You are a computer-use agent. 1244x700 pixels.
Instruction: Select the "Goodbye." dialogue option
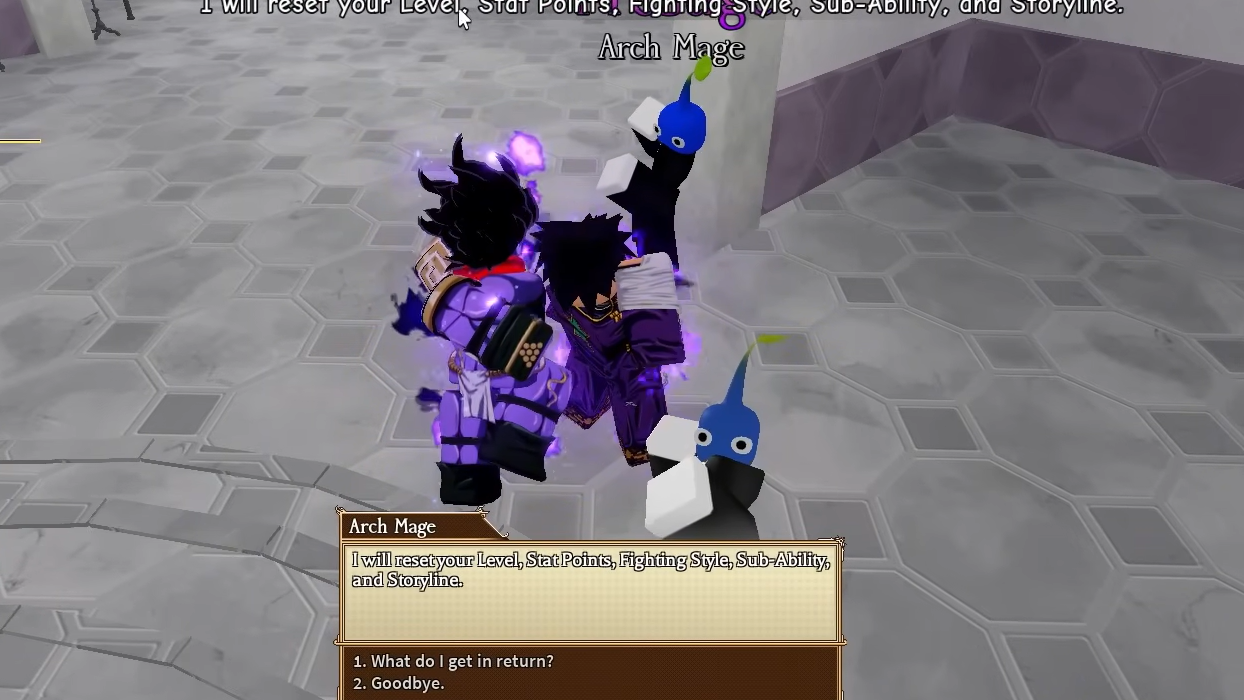(398, 684)
